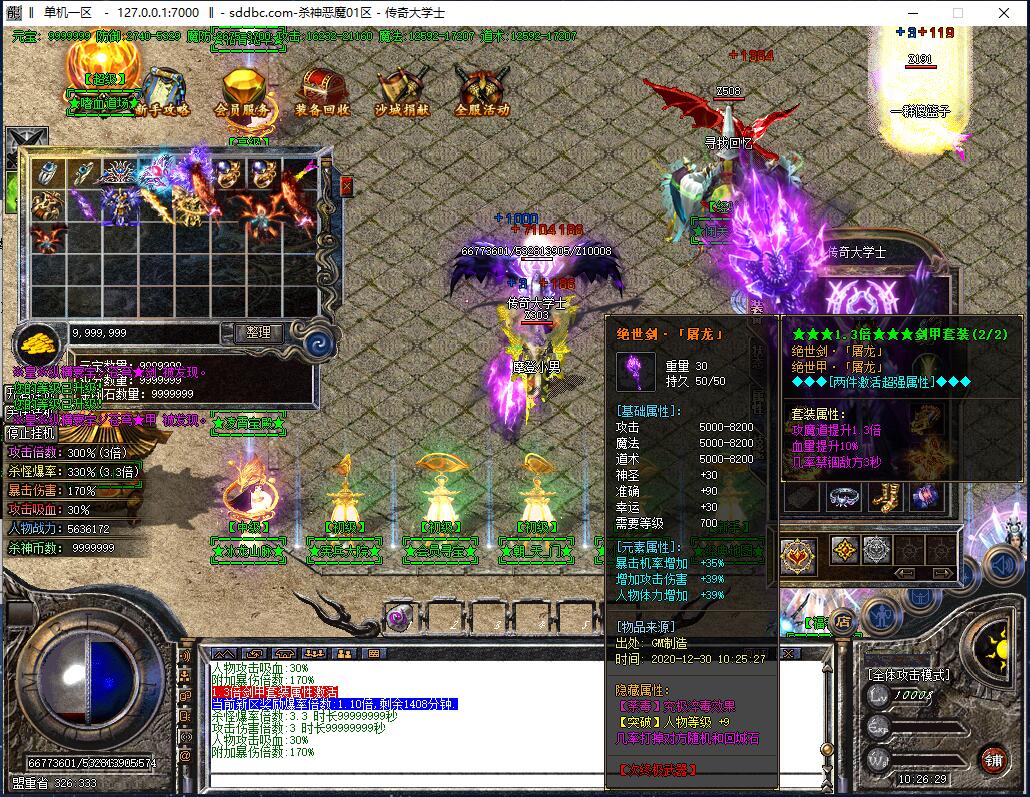
Task: Open the red 铺 stall button
Action: (x=992, y=759)
